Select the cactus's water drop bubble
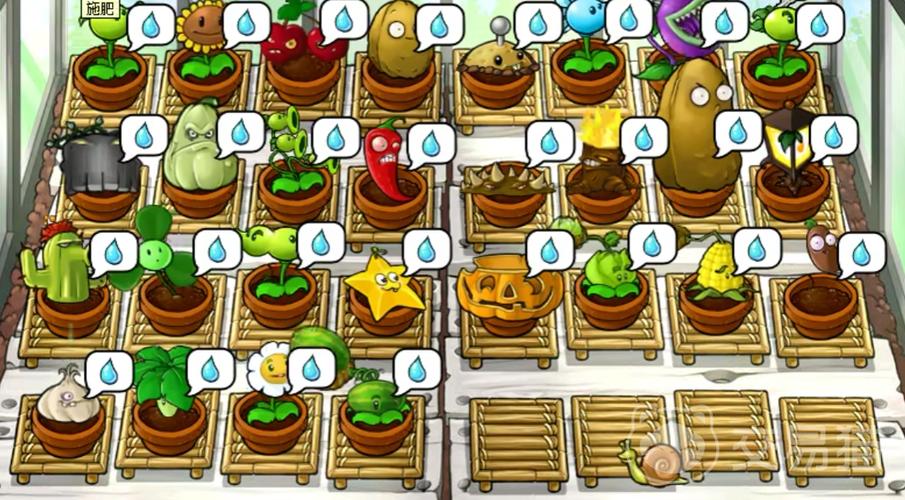The height and width of the screenshot is (500, 905). [x=113, y=251]
